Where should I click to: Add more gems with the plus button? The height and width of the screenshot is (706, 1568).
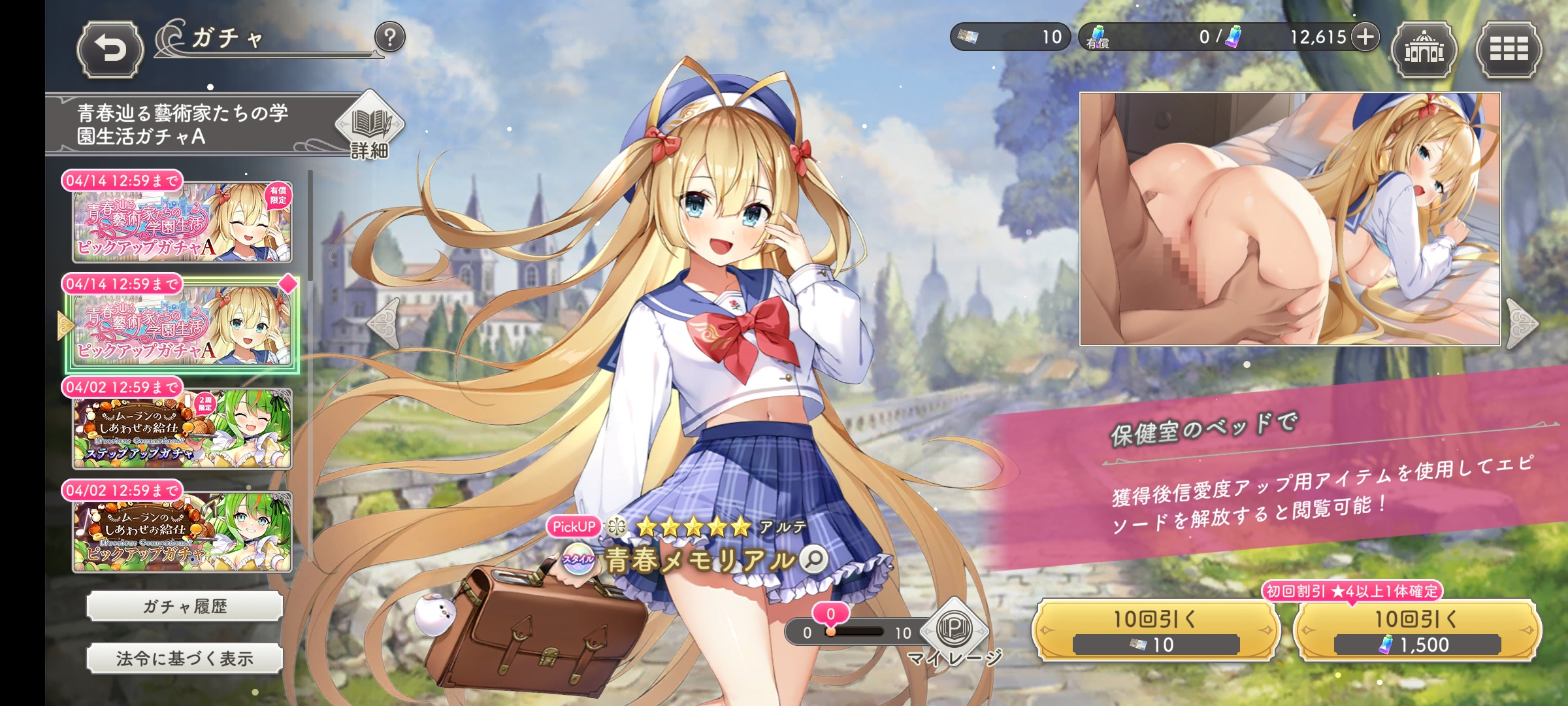point(1365,37)
